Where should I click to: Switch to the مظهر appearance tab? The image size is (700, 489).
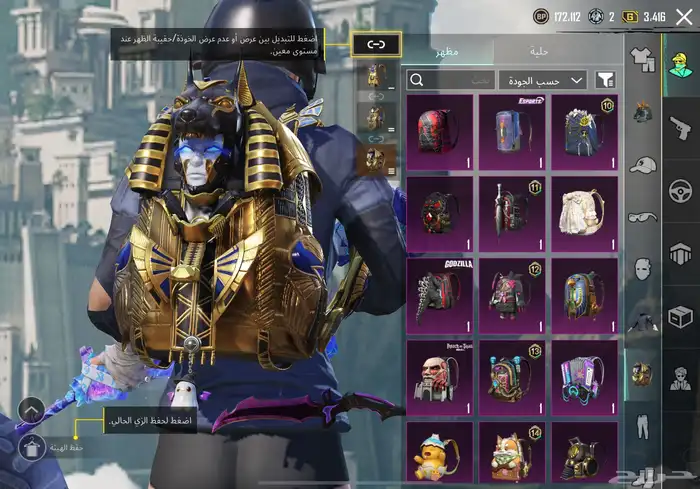(445, 52)
